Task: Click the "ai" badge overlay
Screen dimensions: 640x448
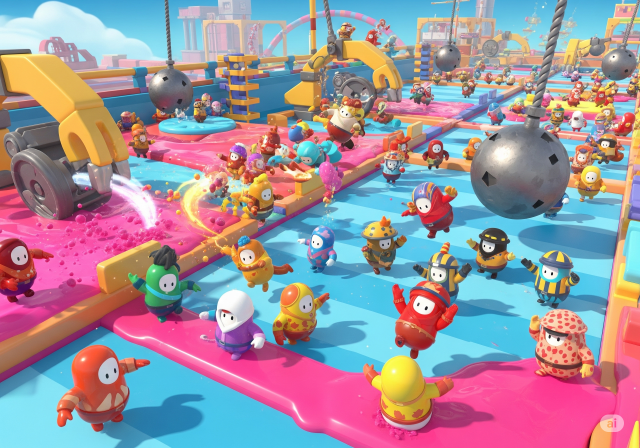Action: [607, 421]
